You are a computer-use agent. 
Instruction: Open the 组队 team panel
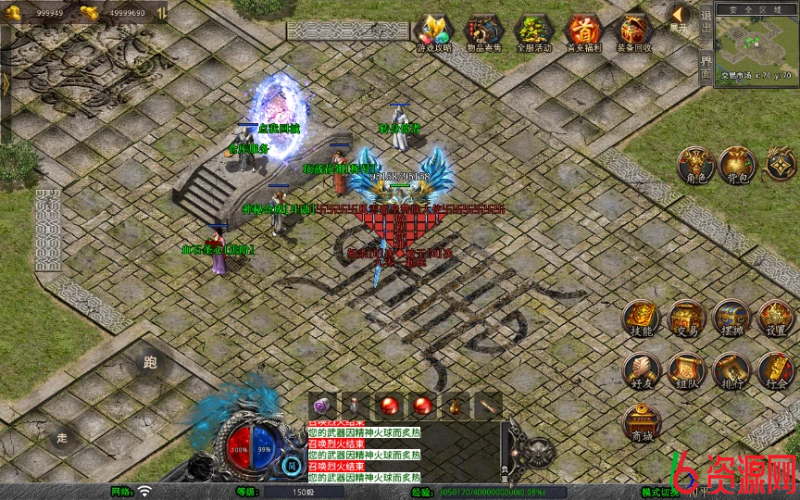pyautogui.click(x=687, y=371)
